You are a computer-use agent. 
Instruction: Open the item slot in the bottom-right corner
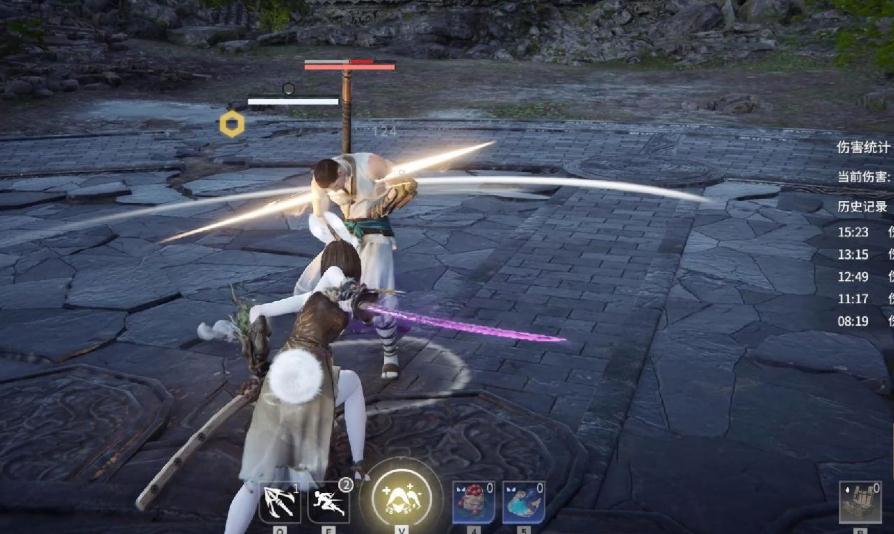pos(860,503)
